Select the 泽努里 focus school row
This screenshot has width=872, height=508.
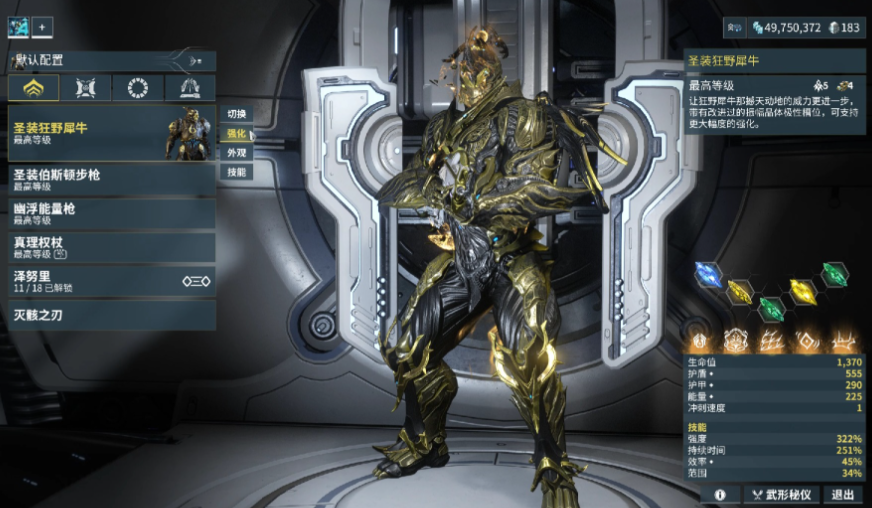[110, 280]
